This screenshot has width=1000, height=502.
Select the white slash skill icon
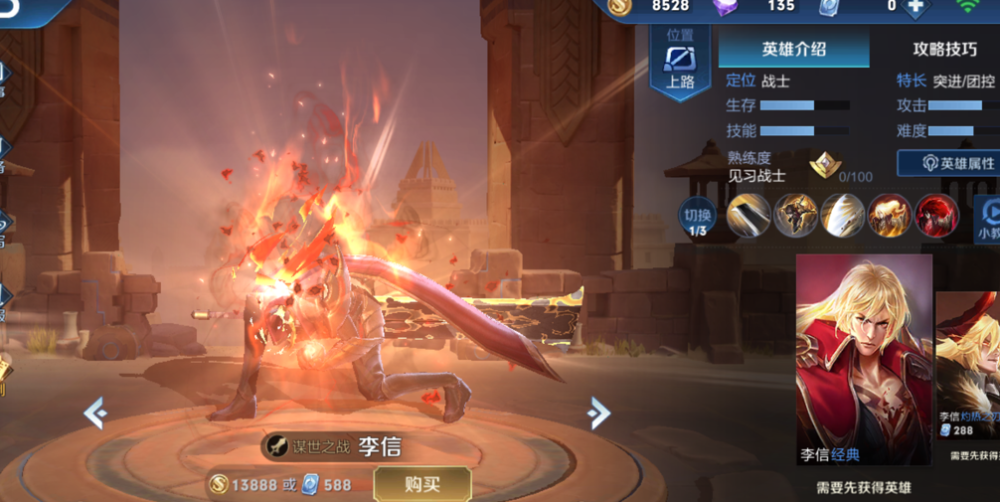pyautogui.click(x=843, y=215)
